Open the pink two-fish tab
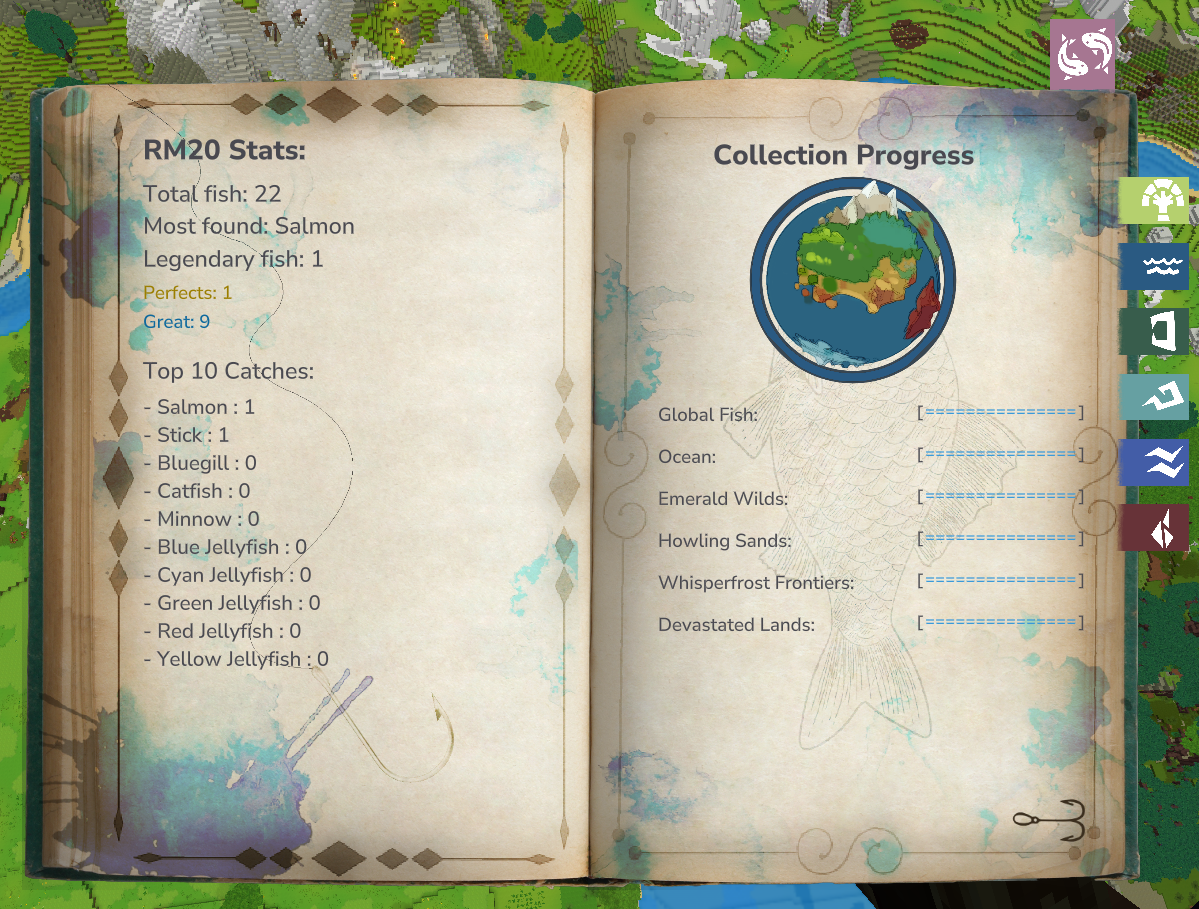This screenshot has width=1199, height=909. tap(1082, 55)
